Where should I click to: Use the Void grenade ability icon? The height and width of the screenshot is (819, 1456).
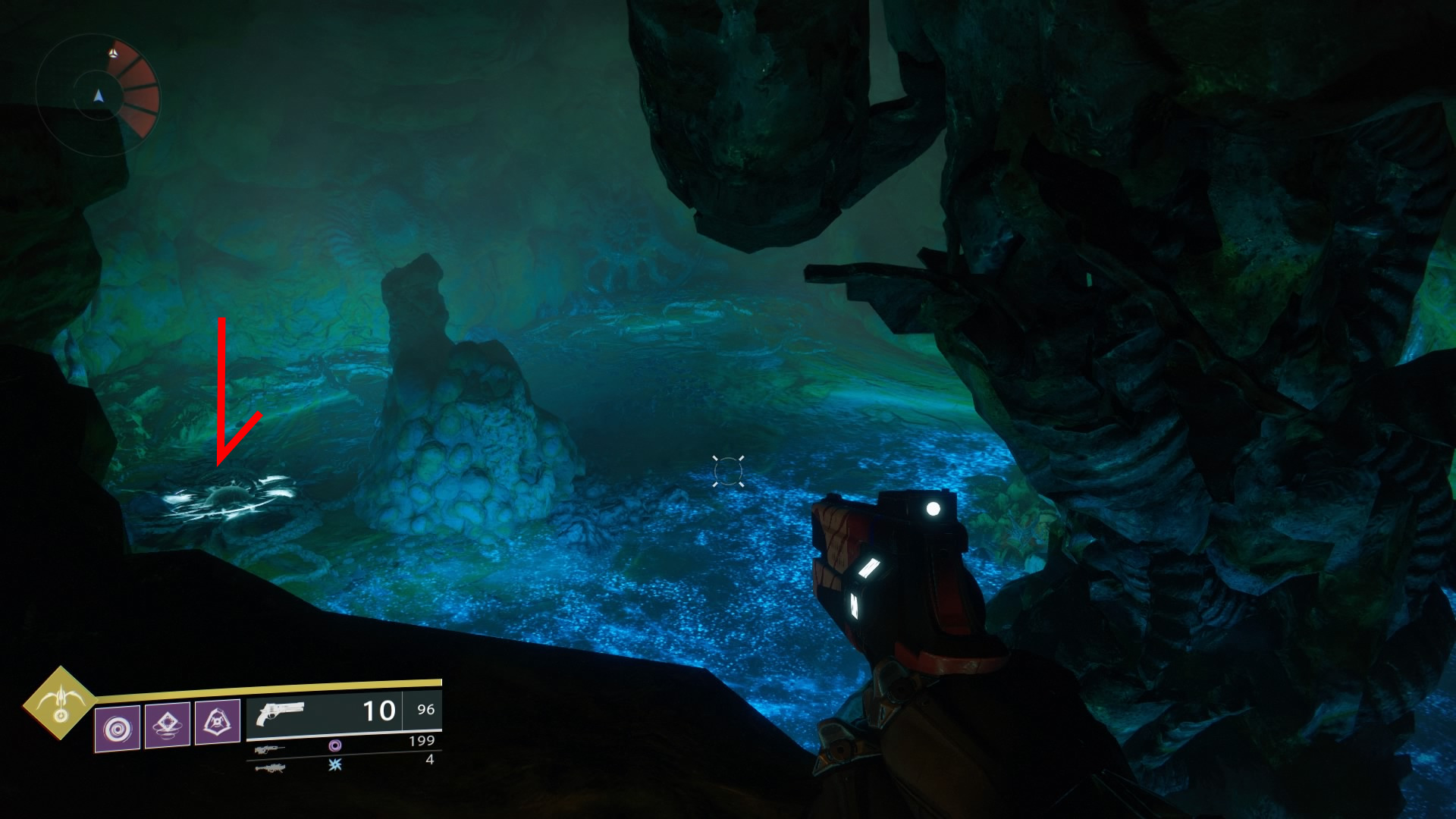tap(118, 728)
